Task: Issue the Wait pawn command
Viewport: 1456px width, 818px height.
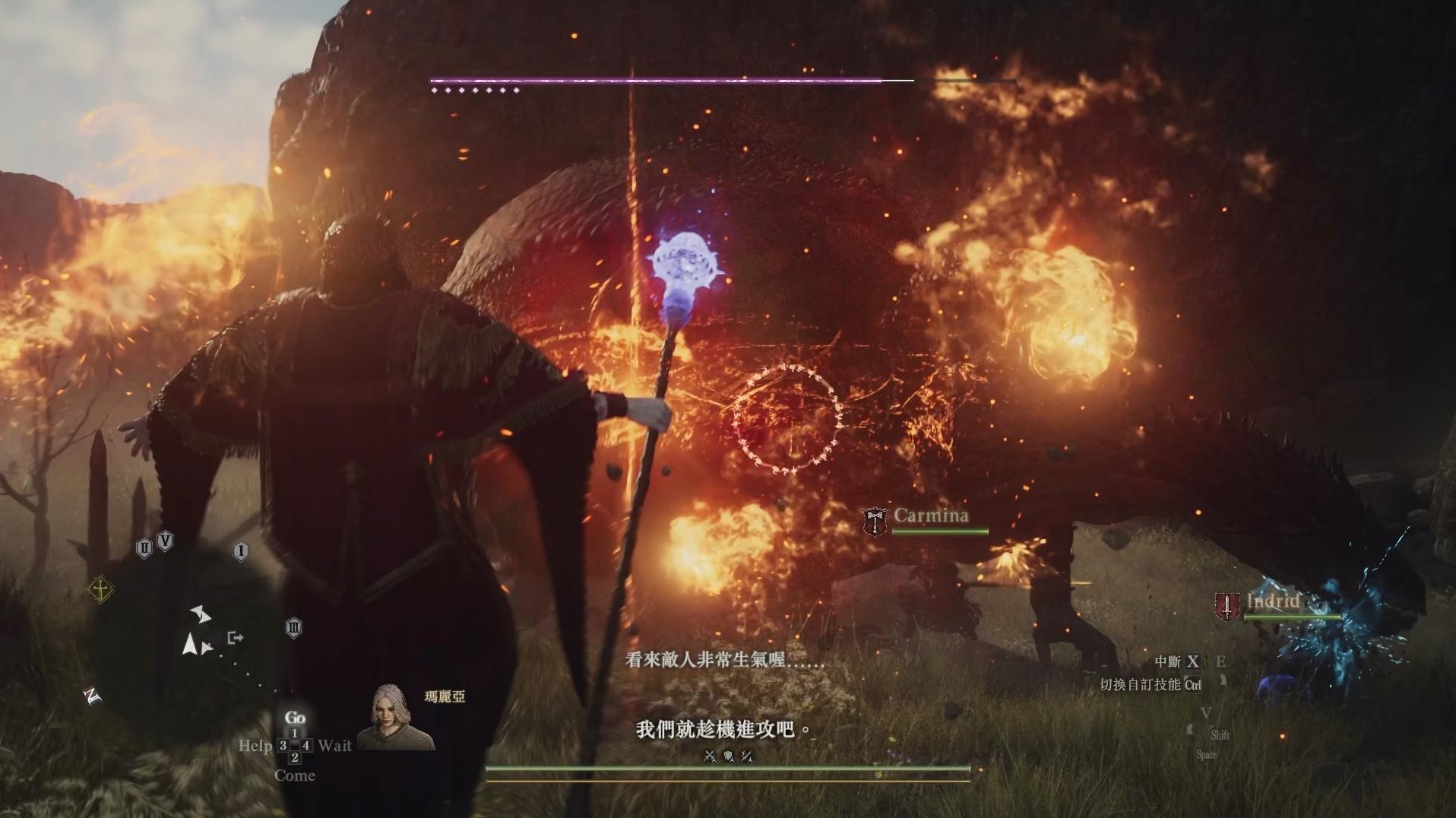Action: (335, 746)
